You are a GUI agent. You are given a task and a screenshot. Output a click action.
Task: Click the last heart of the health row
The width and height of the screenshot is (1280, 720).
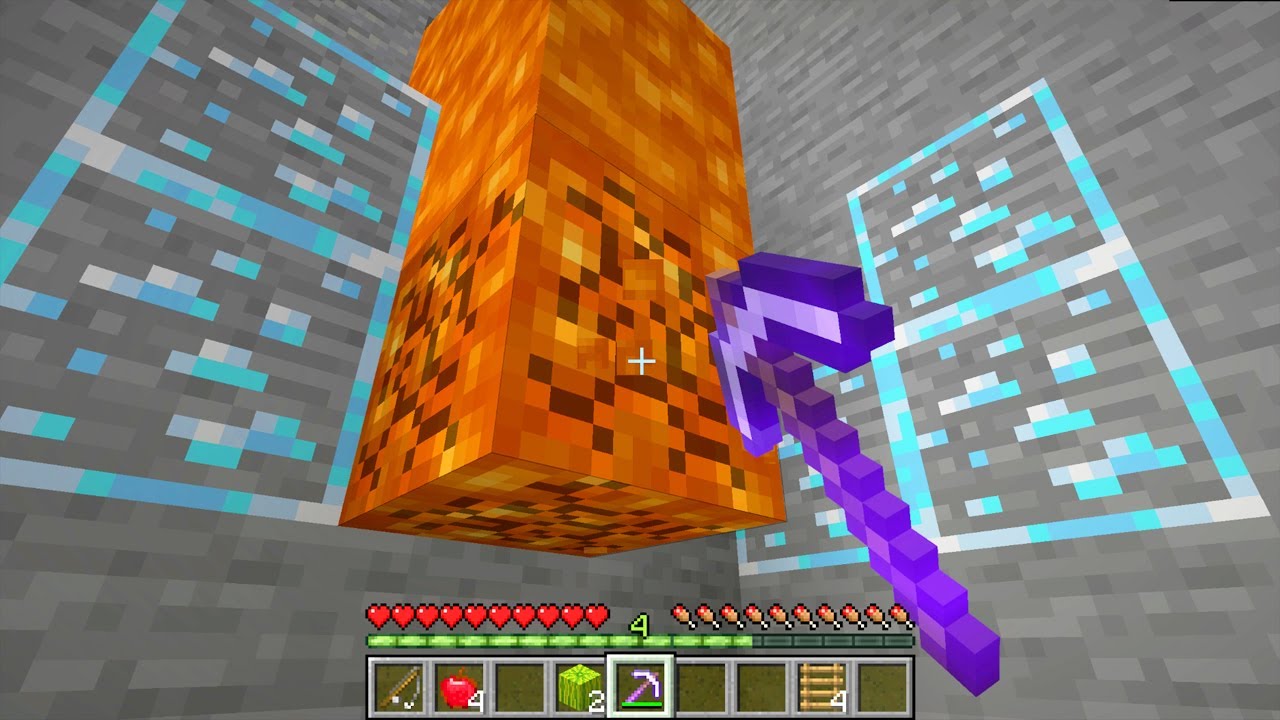coord(595,616)
